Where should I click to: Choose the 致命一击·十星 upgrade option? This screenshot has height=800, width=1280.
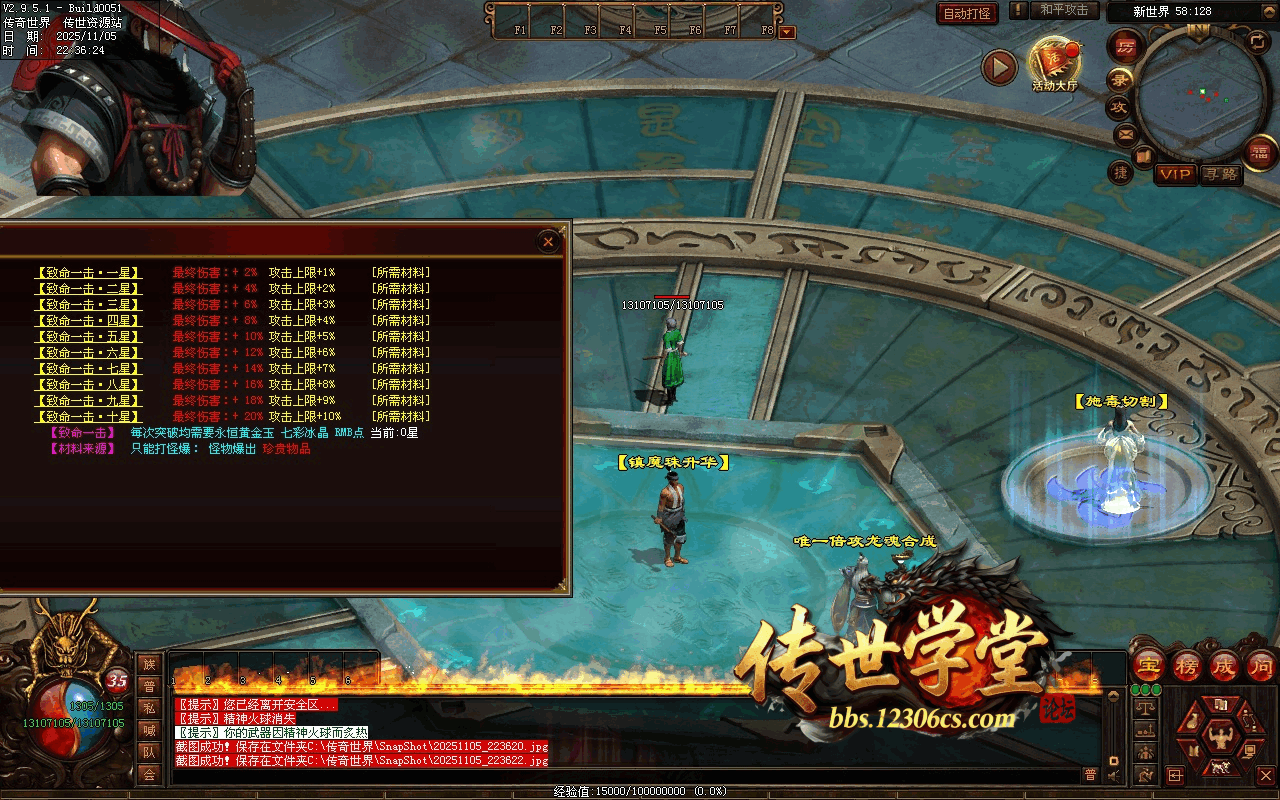(x=88, y=416)
